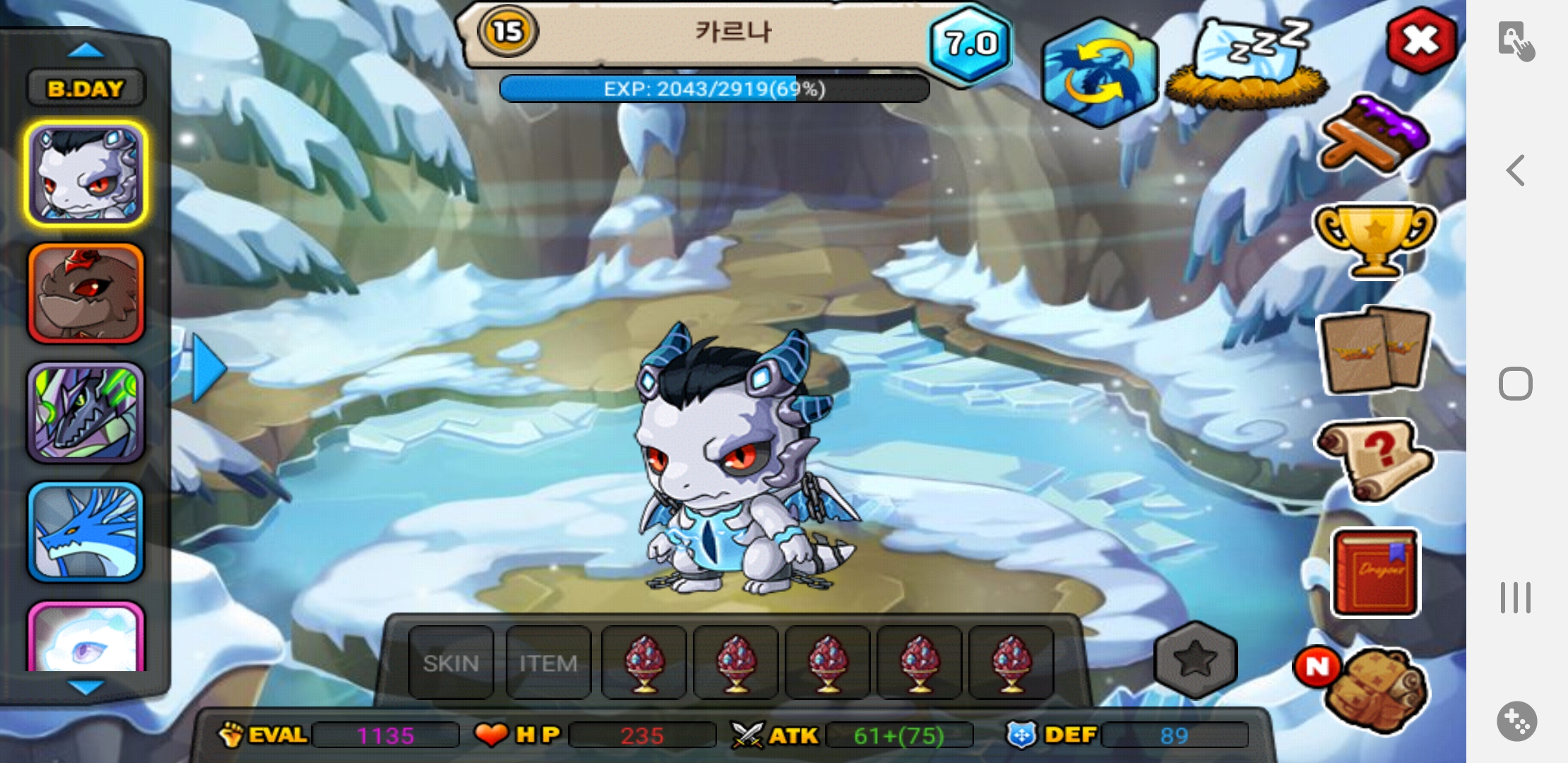Move dragon list down with bottom arrow

(85, 687)
